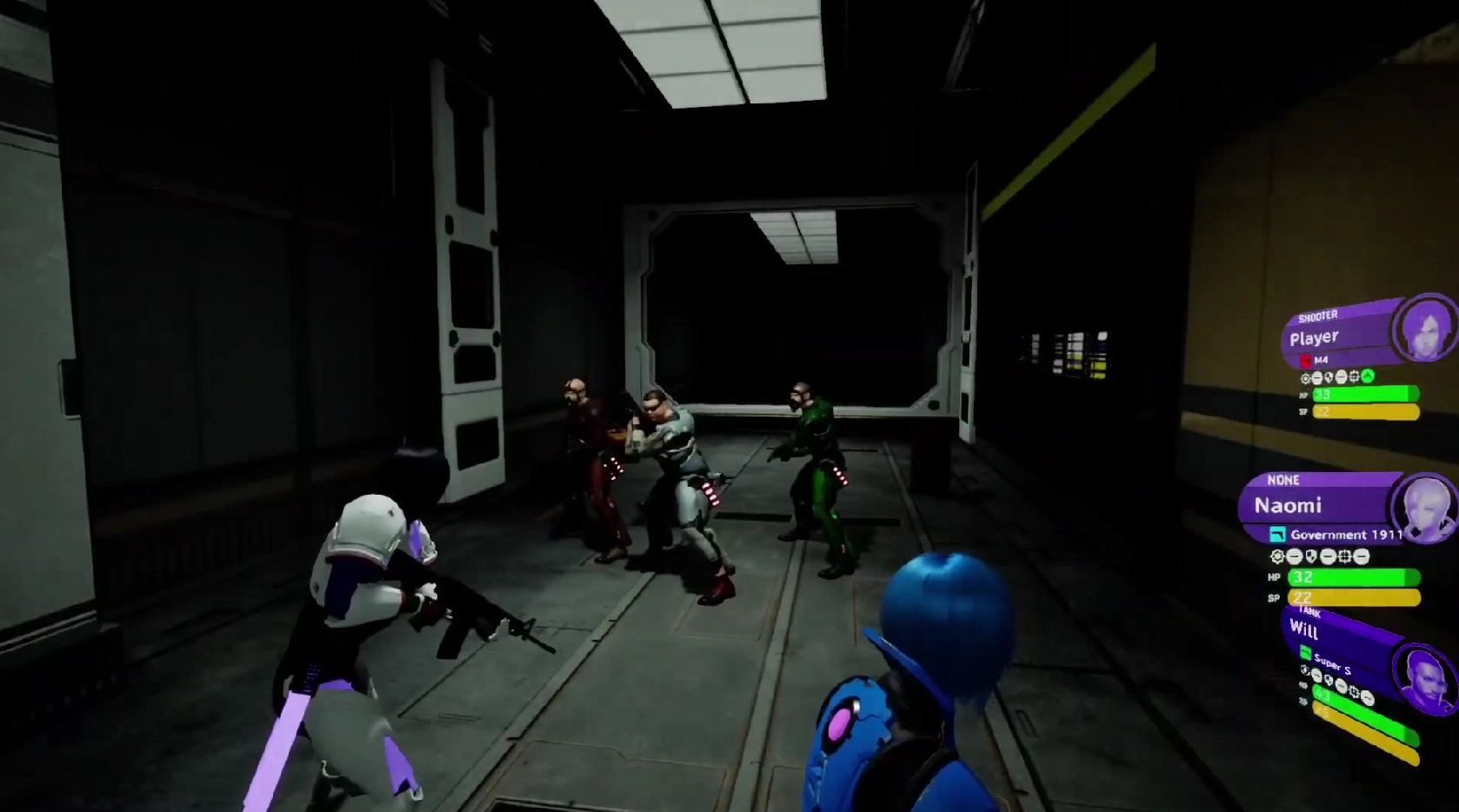Select Will's green Super S weapon icon
This screenshot has height=812, width=1459.
(1305, 651)
